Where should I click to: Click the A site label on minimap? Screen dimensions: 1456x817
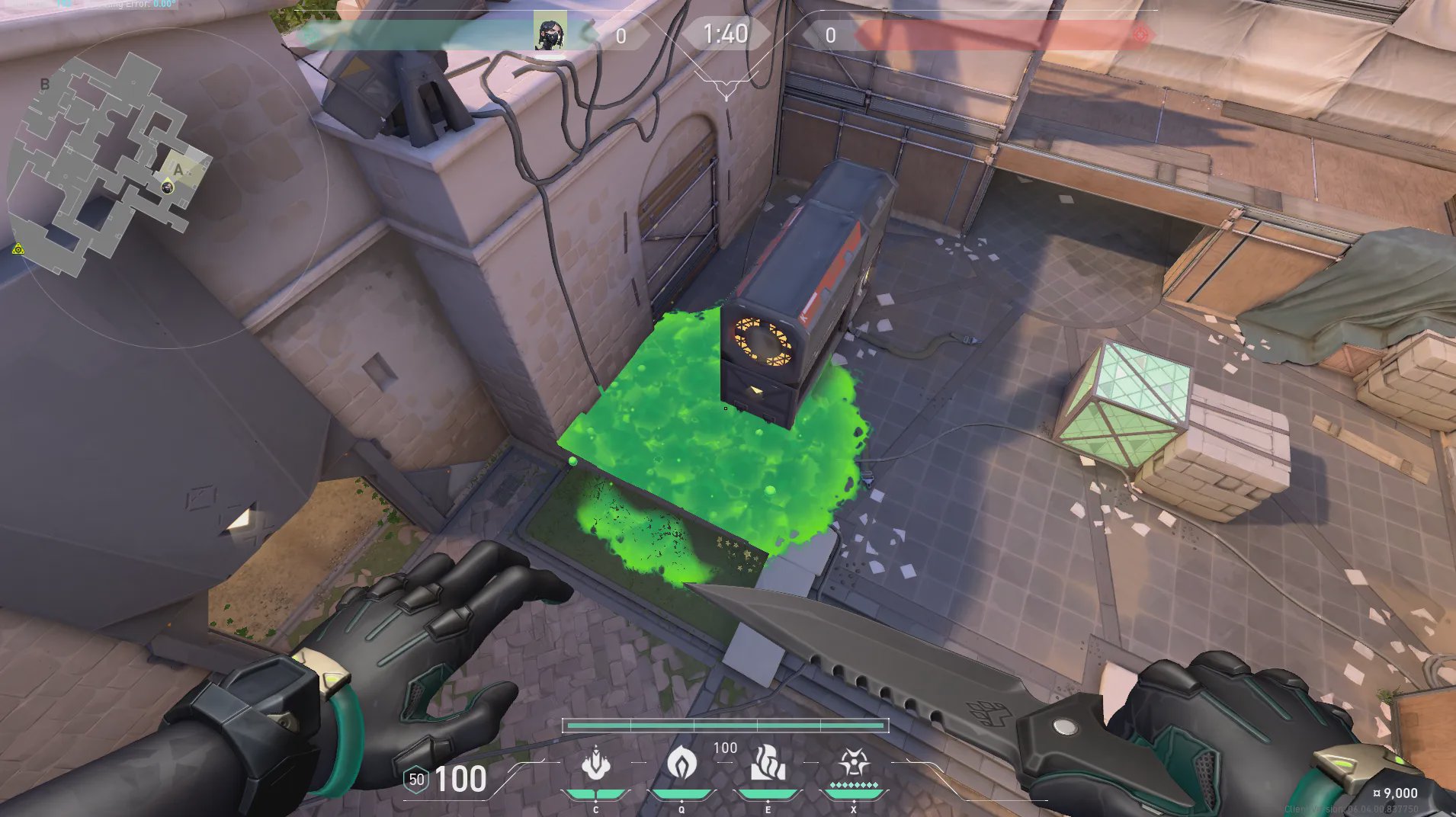click(178, 169)
